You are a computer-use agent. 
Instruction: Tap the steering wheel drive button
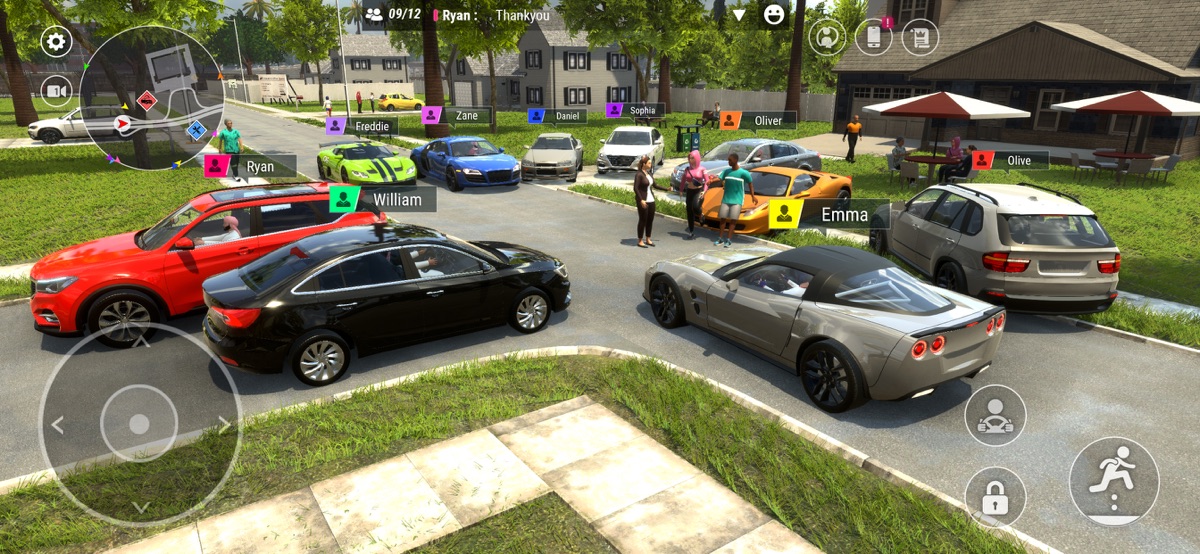point(995,415)
